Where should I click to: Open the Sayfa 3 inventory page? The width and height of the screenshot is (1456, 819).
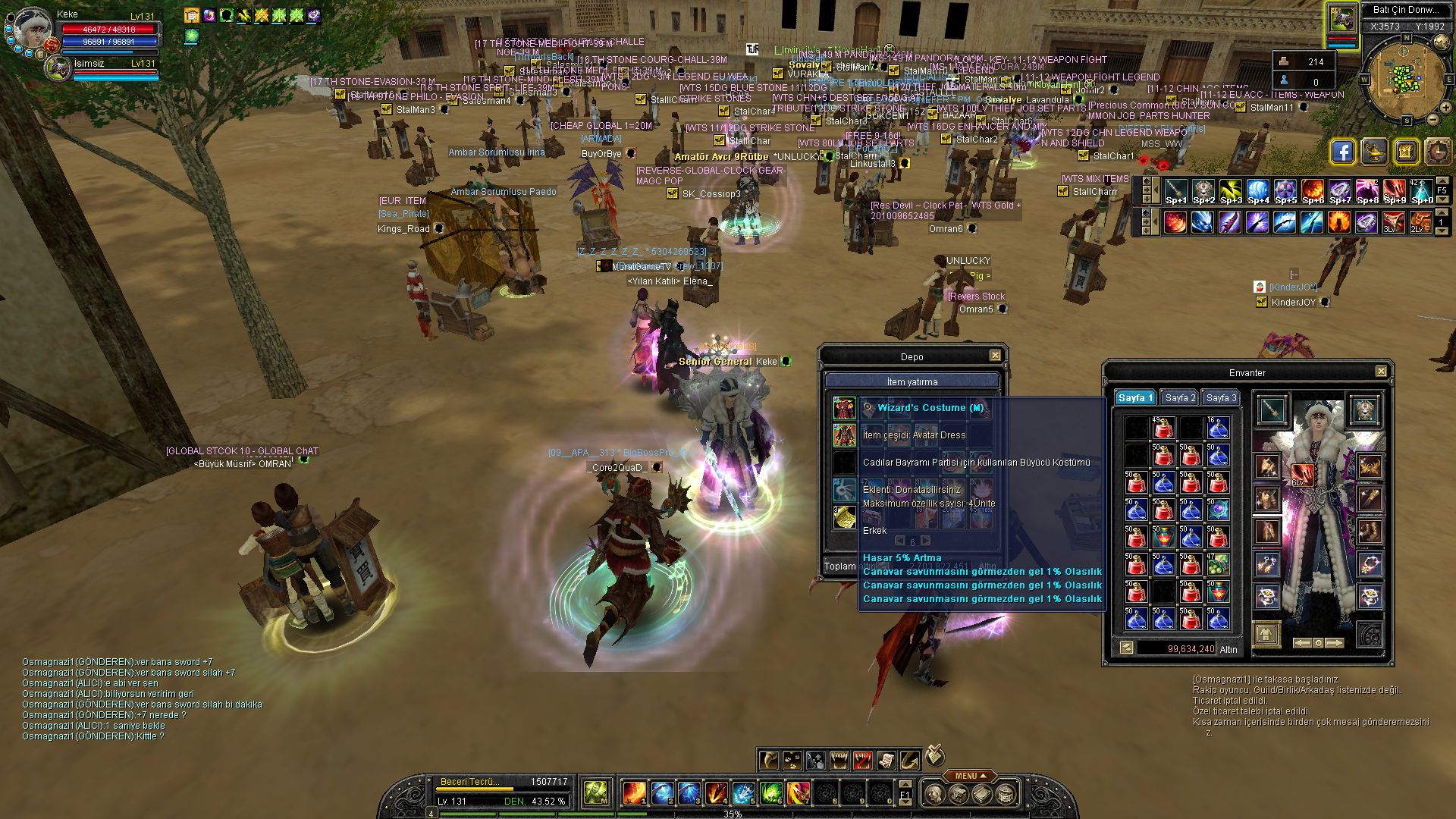[1221, 398]
